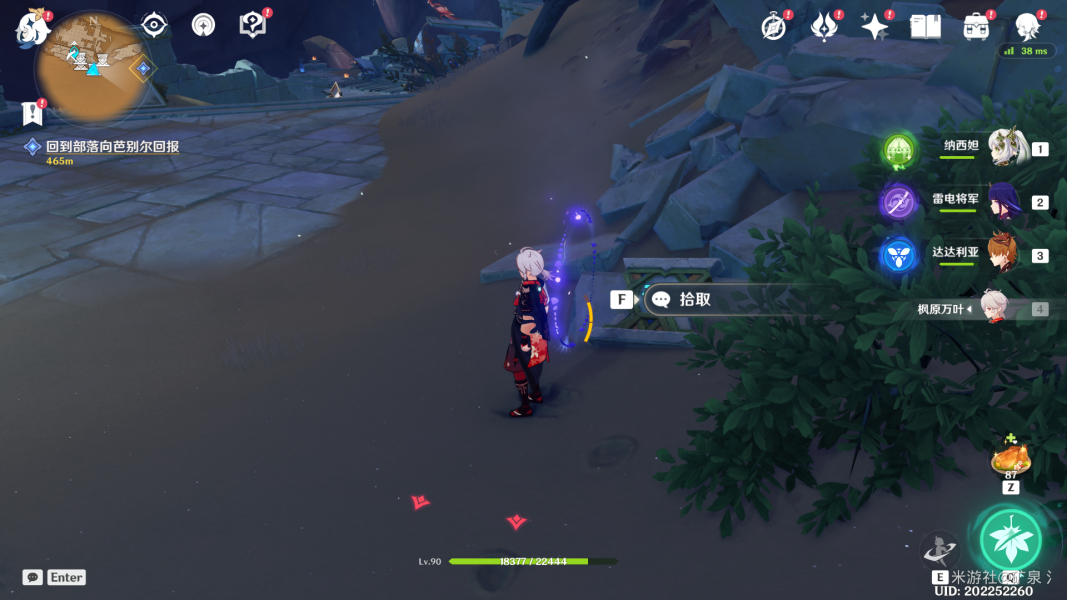Select the tracked quest 回到部落向芭别尔回报

pyautogui.click(x=112, y=146)
